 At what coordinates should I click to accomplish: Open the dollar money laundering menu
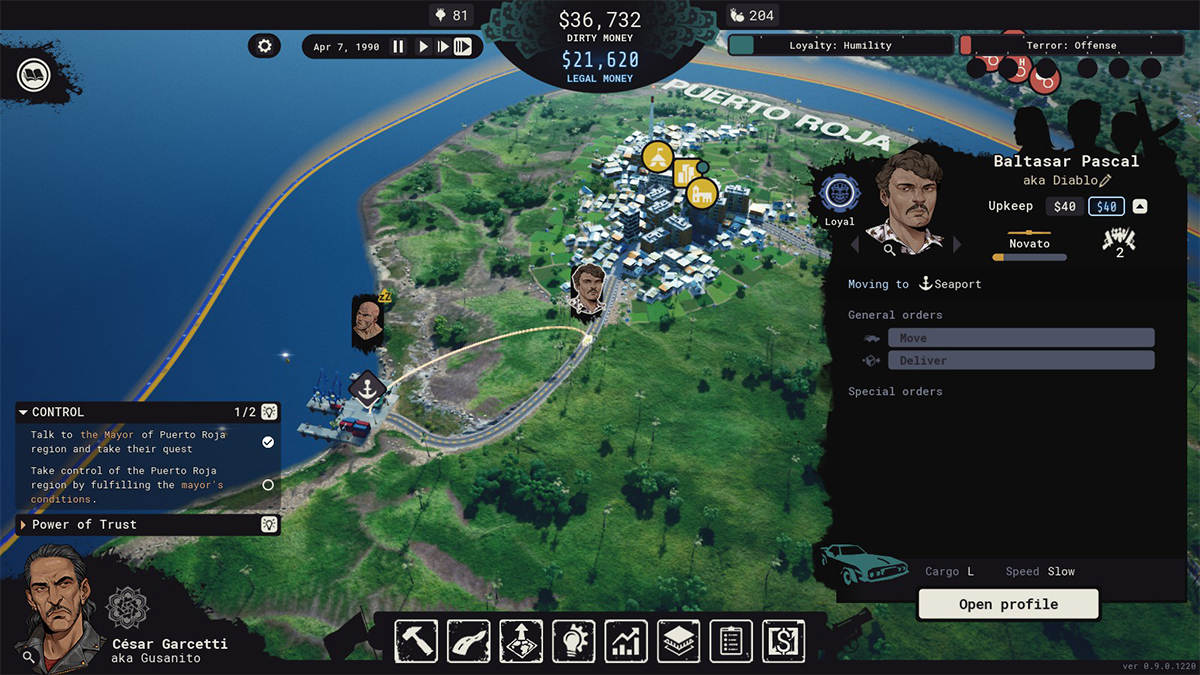coord(783,641)
